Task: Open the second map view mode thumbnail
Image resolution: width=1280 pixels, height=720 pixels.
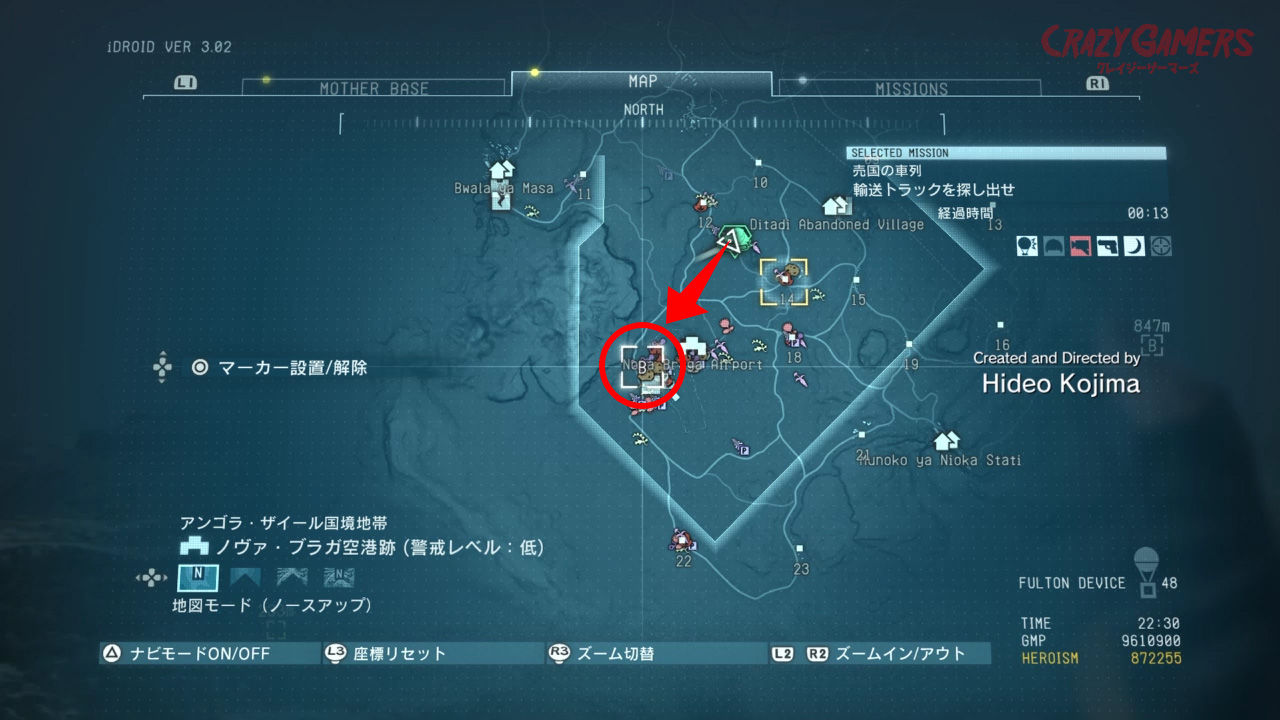Action: pos(245,577)
